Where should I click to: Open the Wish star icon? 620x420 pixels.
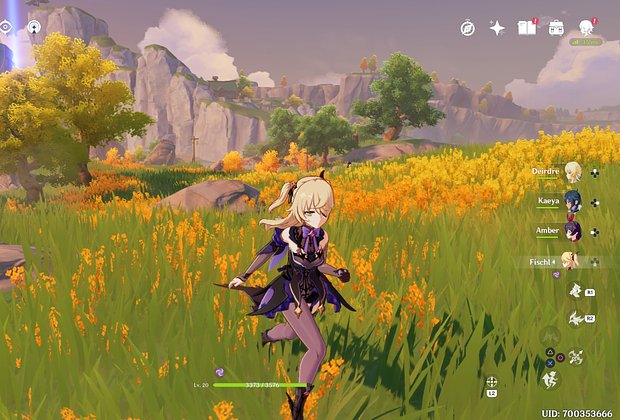pos(497,28)
